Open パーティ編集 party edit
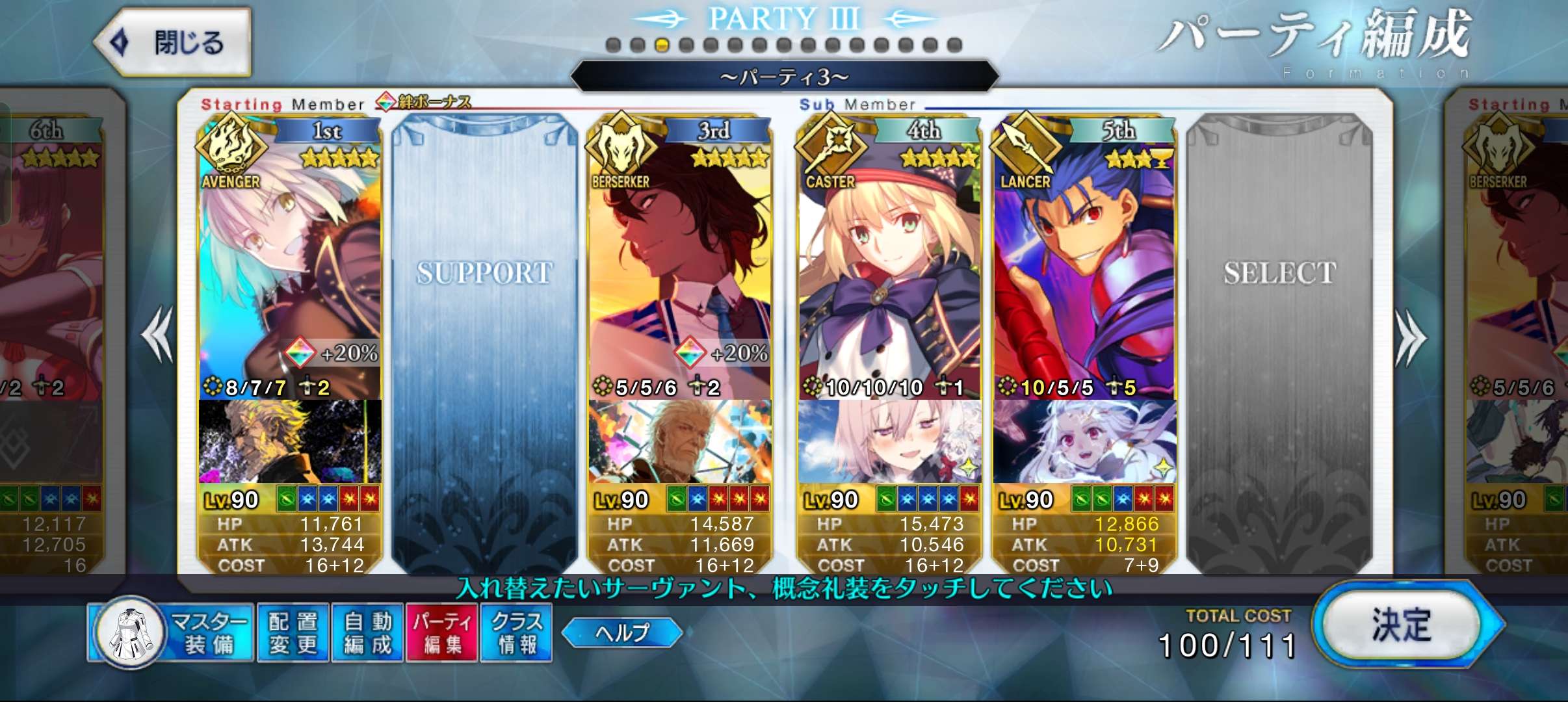This screenshot has width=1568, height=702. click(x=442, y=633)
